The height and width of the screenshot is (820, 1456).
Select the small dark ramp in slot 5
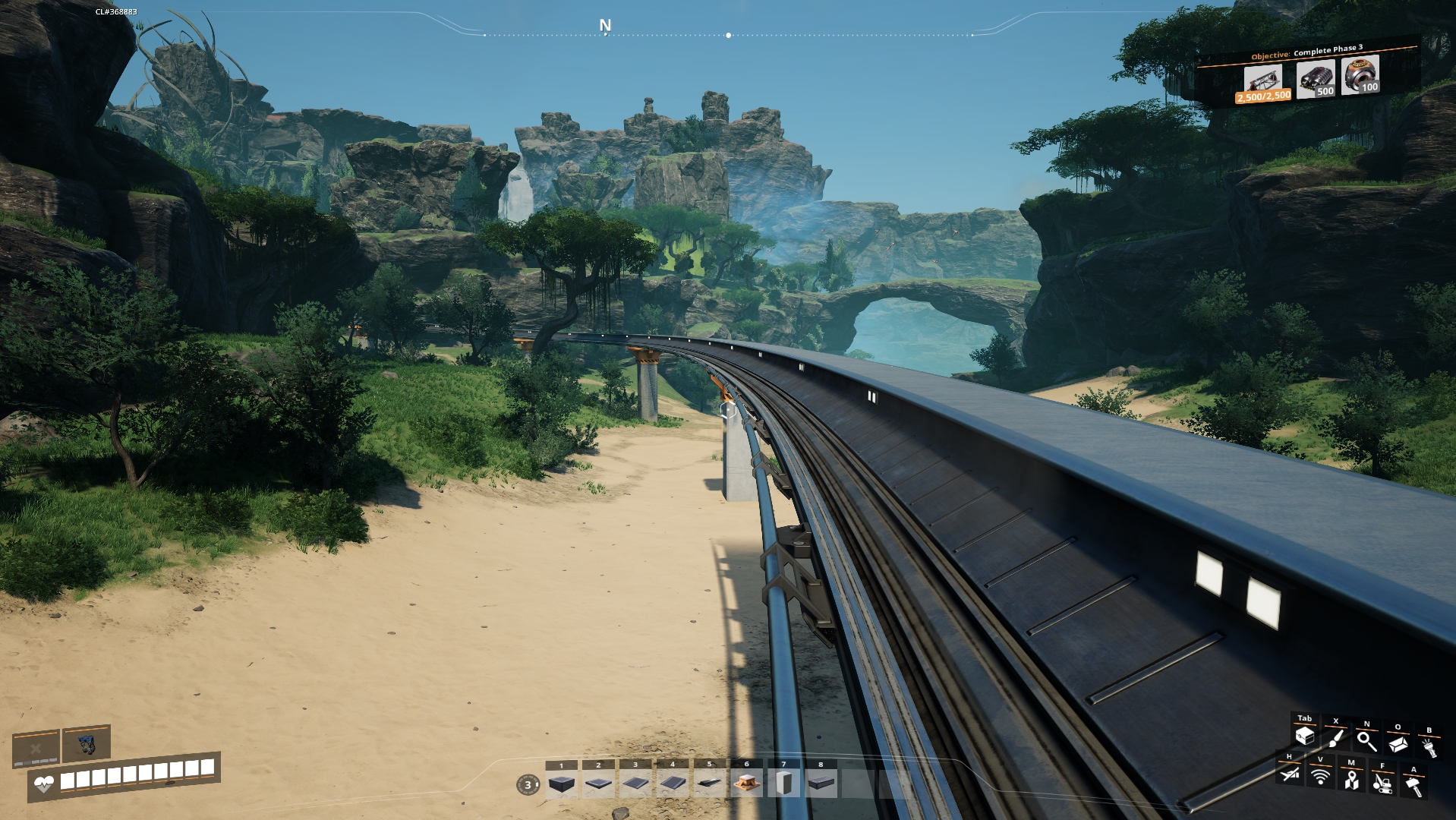click(710, 784)
